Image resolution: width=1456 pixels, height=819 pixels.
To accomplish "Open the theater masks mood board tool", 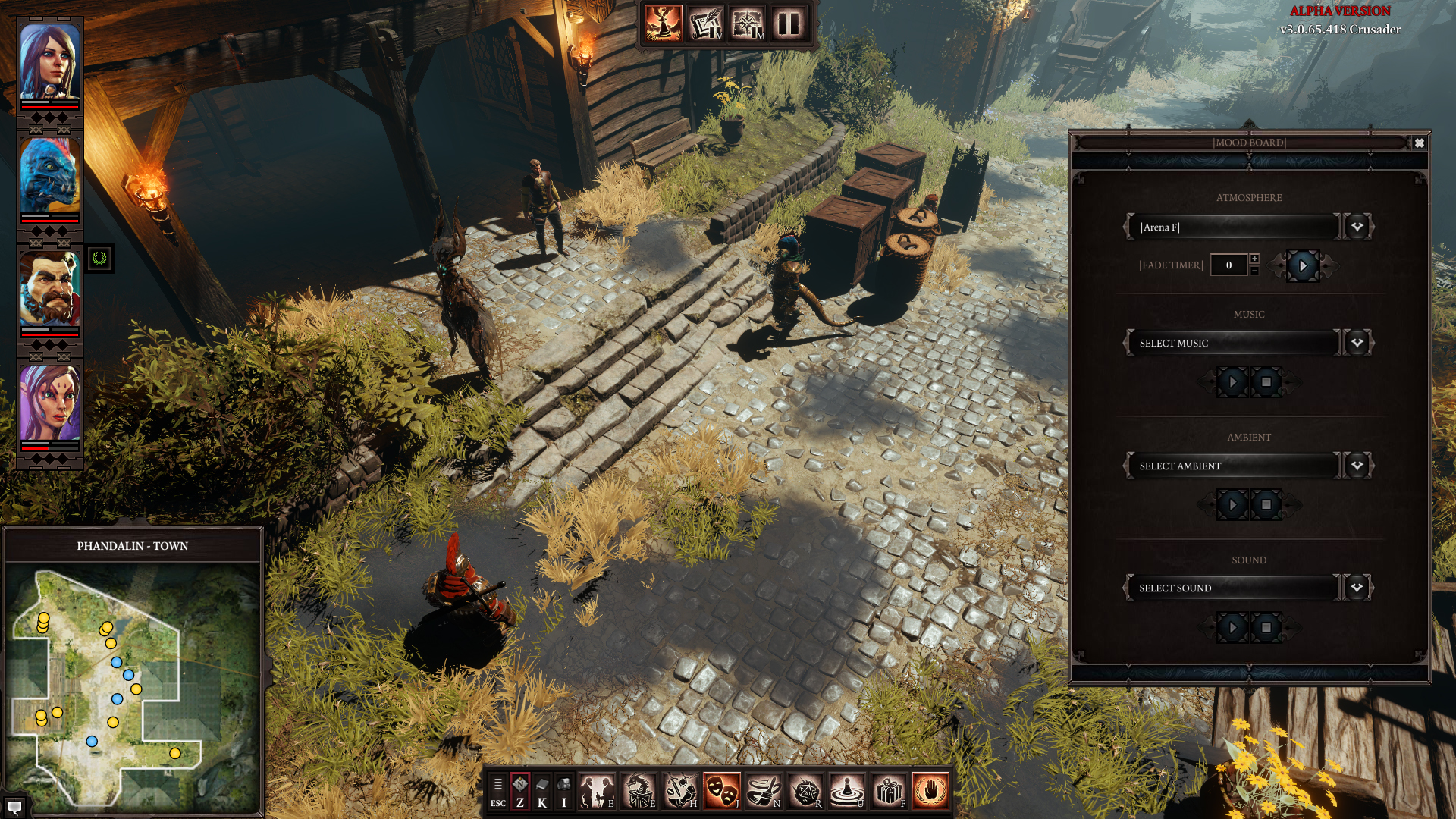I will [721, 791].
